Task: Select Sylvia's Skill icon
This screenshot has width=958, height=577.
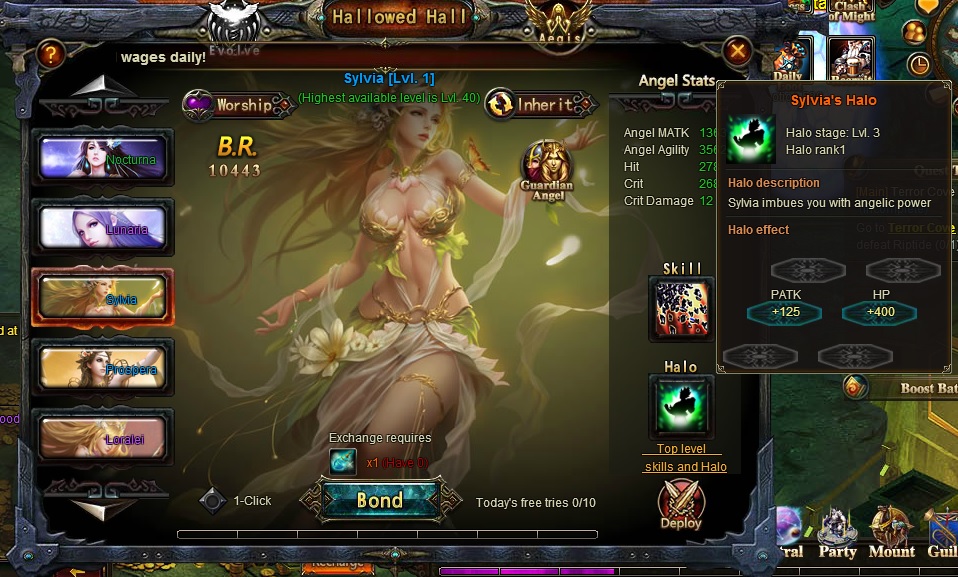Action: tap(682, 309)
